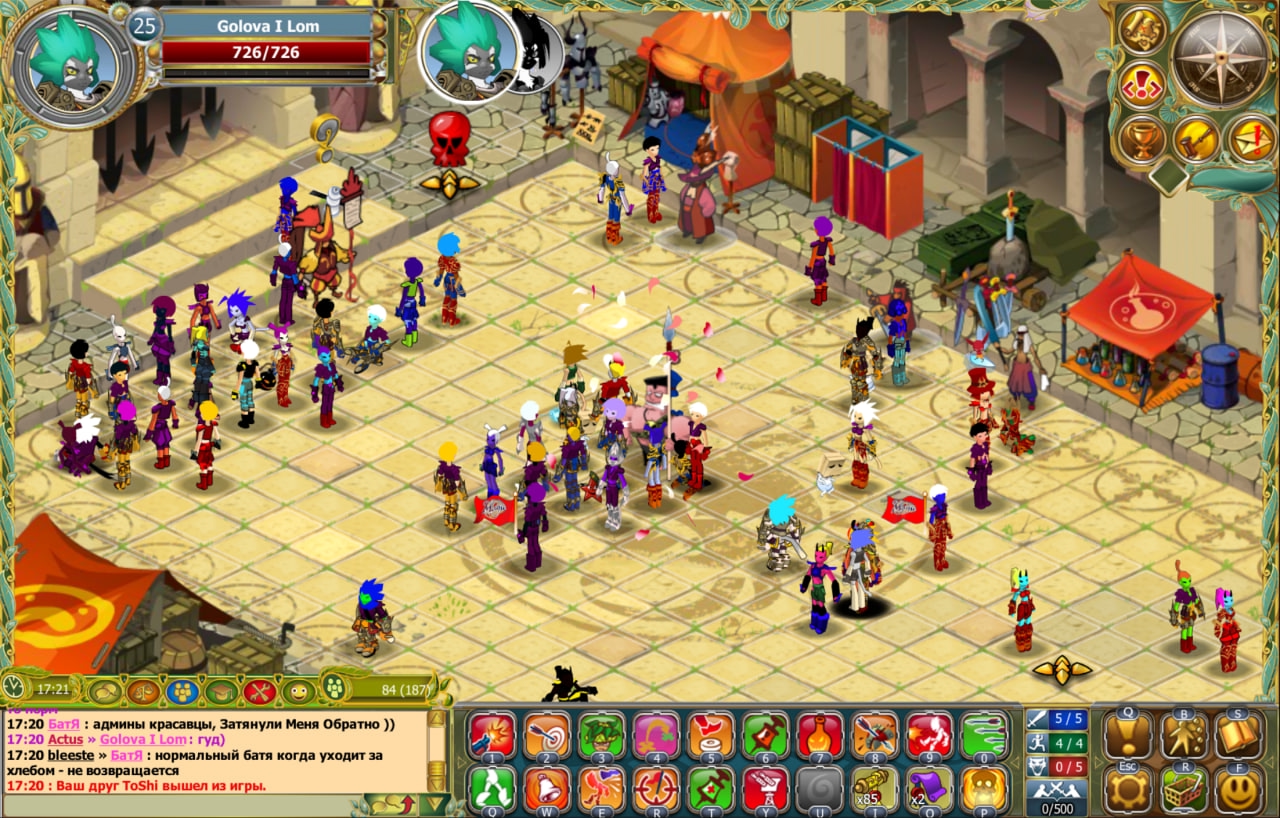Open the friends smiley icon (F)
The width and height of the screenshot is (1280, 818).
[x=1238, y=790]
